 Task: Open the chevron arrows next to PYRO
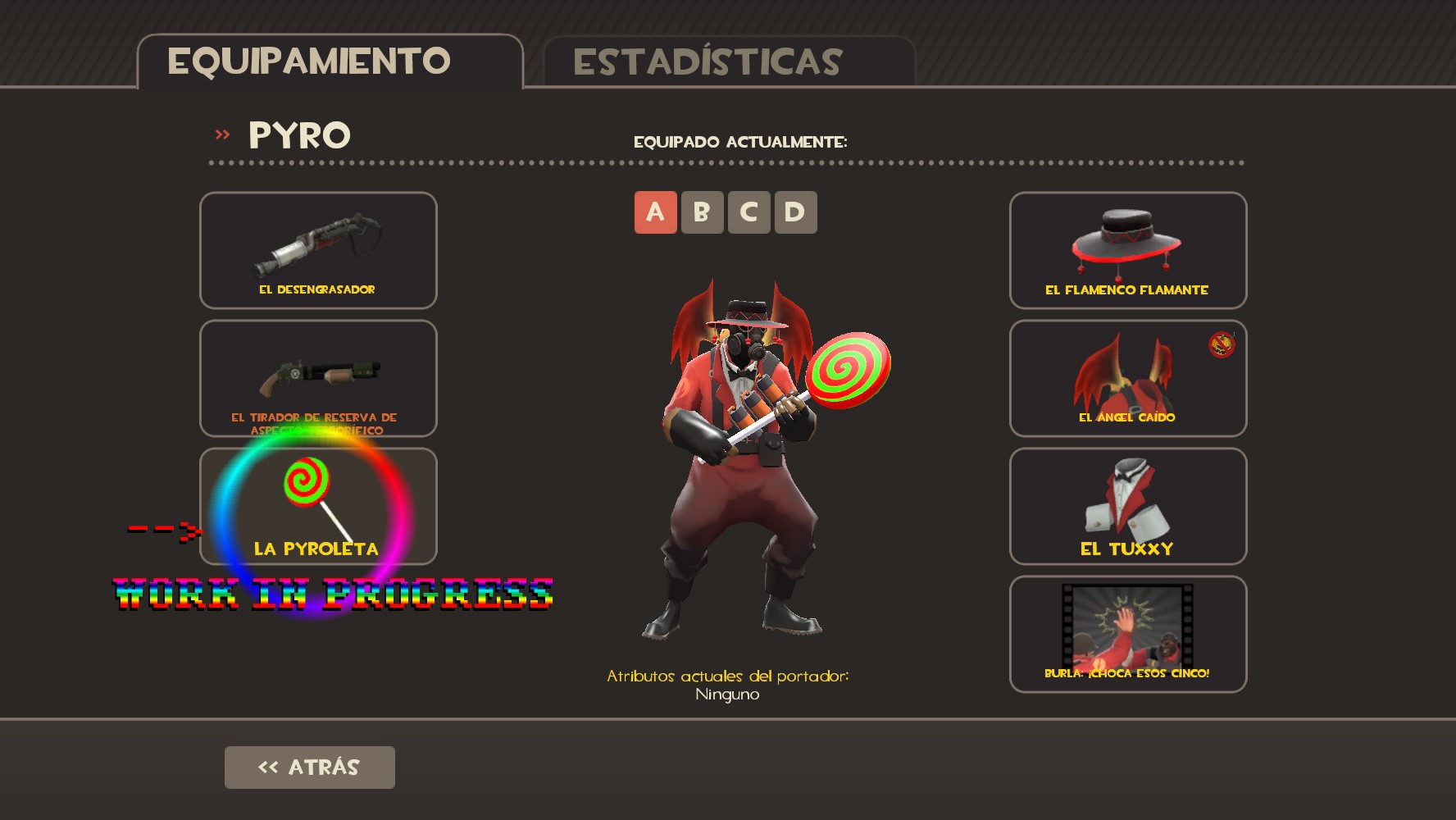pos(220,134)
